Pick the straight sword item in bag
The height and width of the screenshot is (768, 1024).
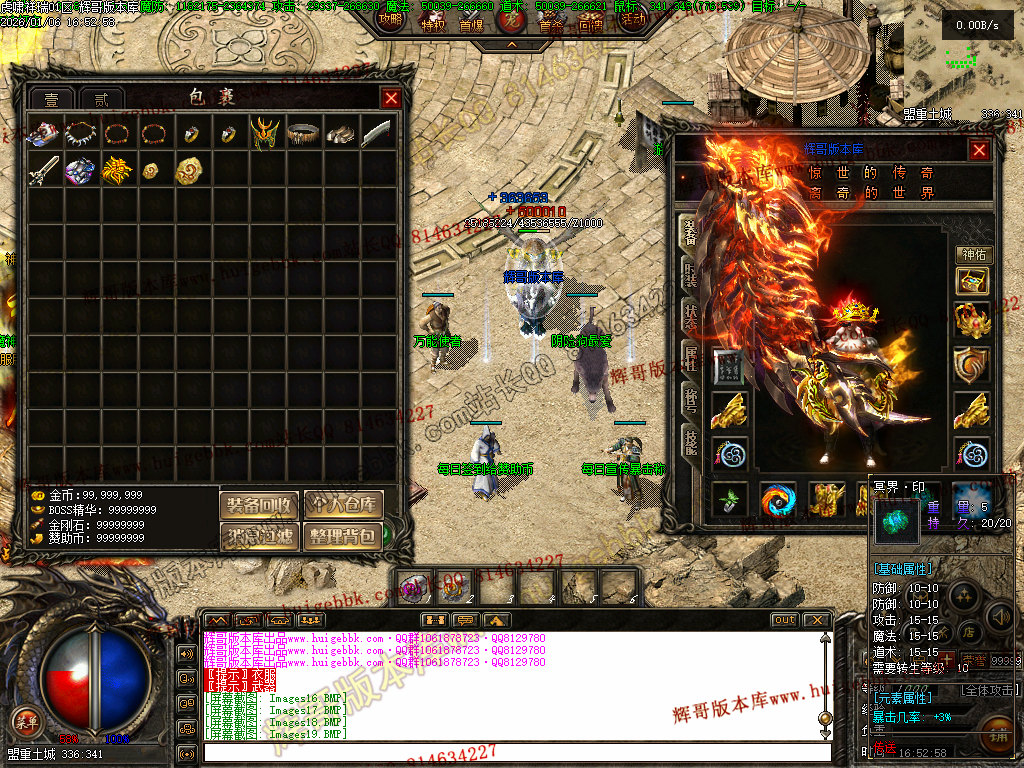[44, 169]
